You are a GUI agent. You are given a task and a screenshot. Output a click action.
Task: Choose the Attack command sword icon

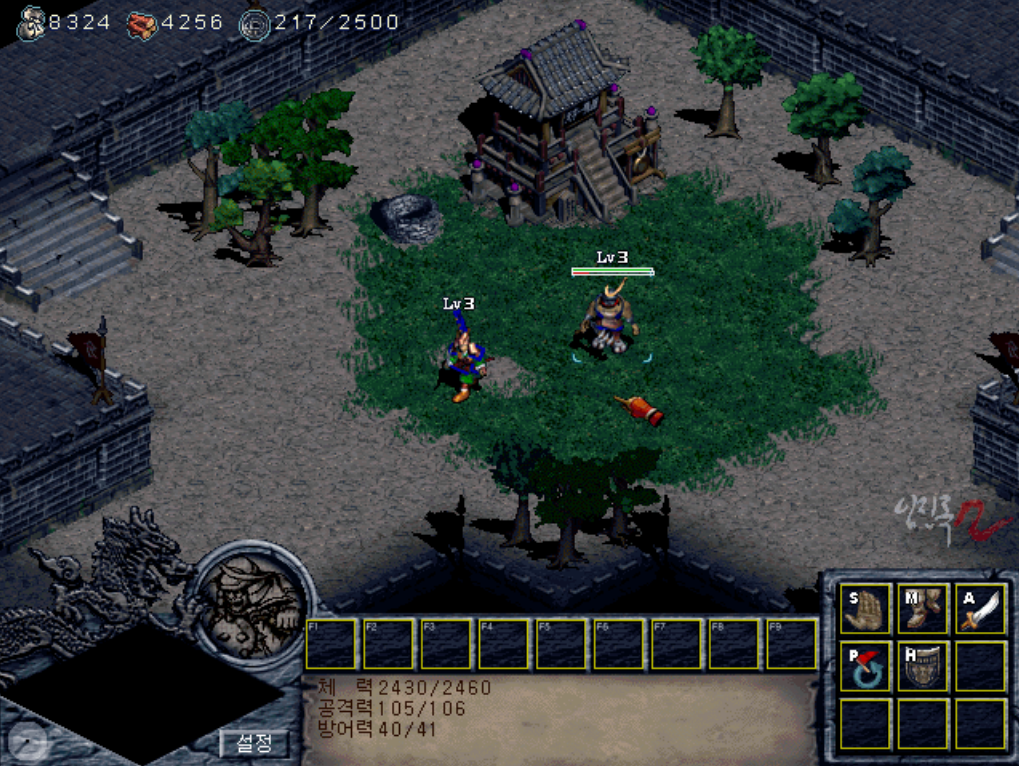tap(980, 609)
